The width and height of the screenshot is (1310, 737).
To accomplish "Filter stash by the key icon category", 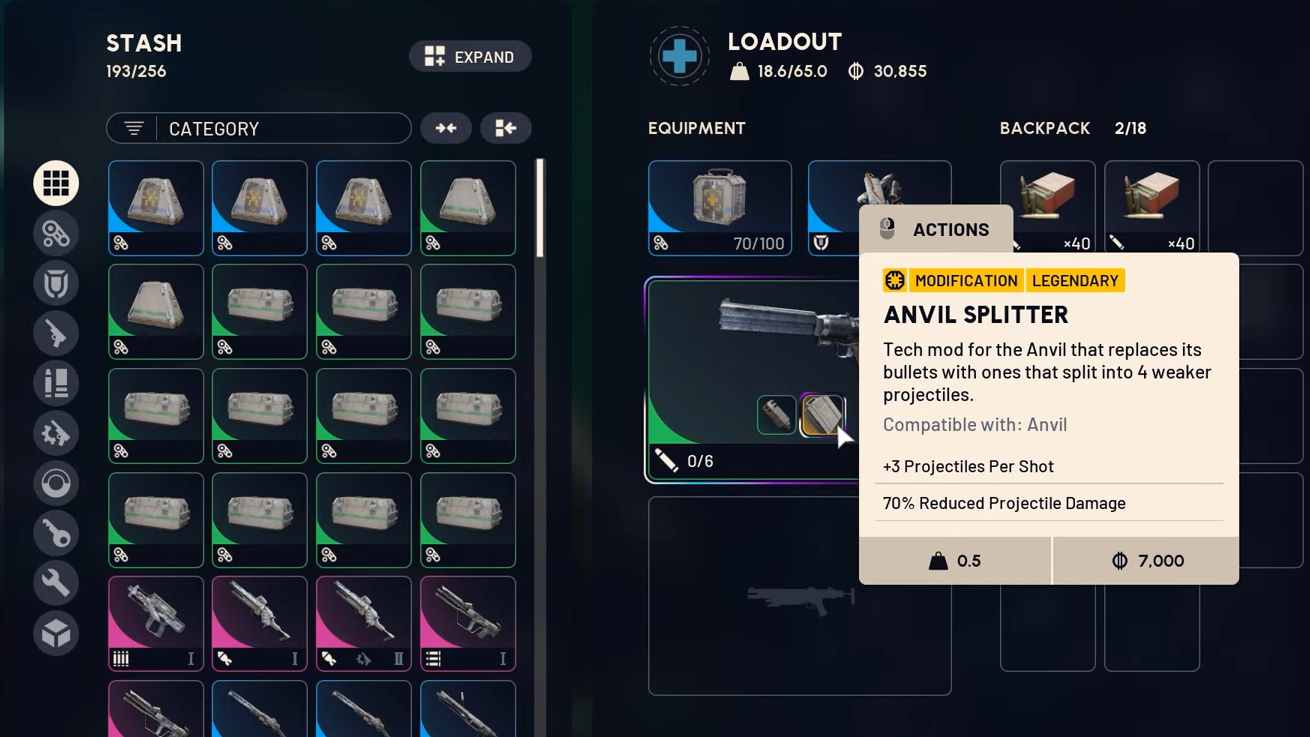I will (56, 533).
